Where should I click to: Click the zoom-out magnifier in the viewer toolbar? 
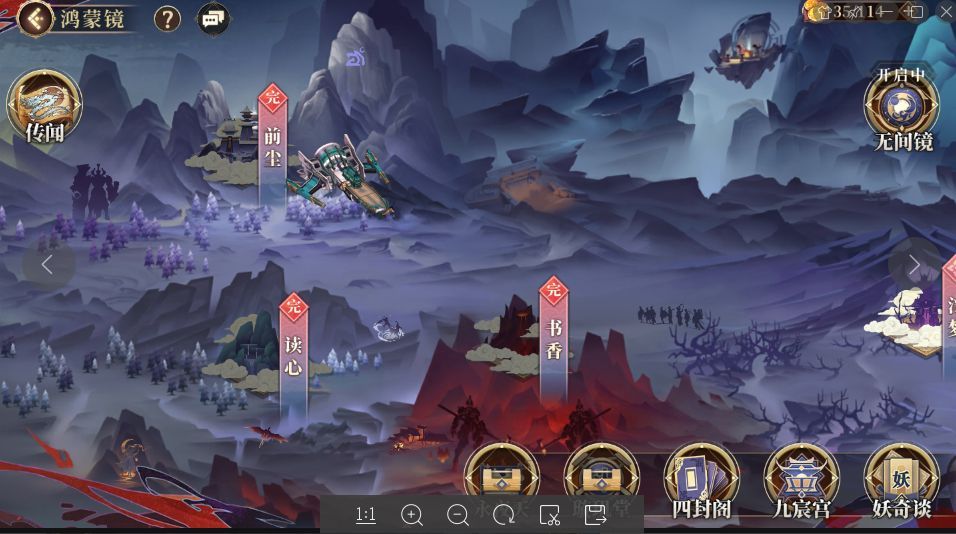(x=458, y=515)
